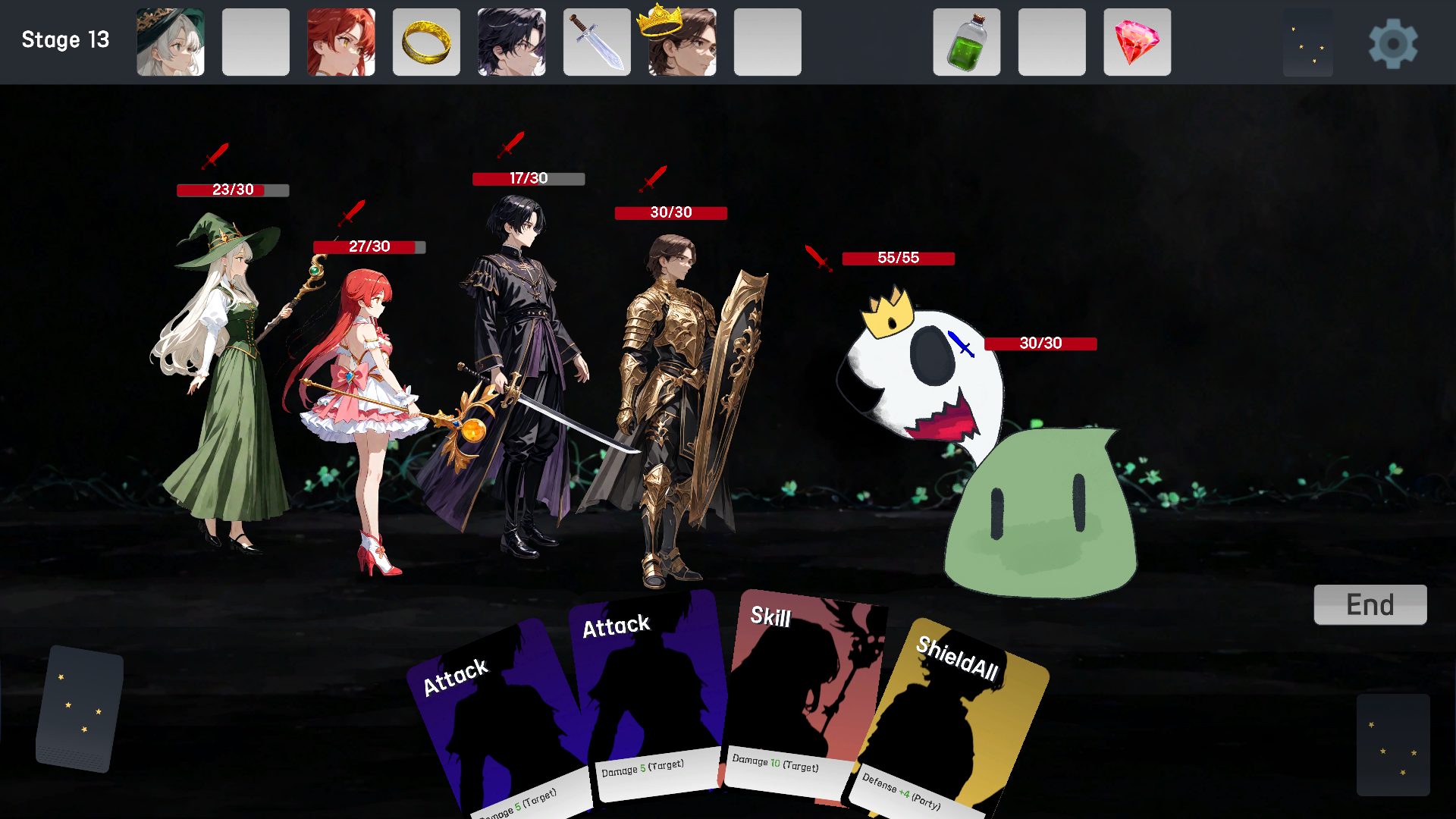The image size is (1456, 819).
Task: Click the ghost's 55/55 health bar
Action: pos(899,259)
